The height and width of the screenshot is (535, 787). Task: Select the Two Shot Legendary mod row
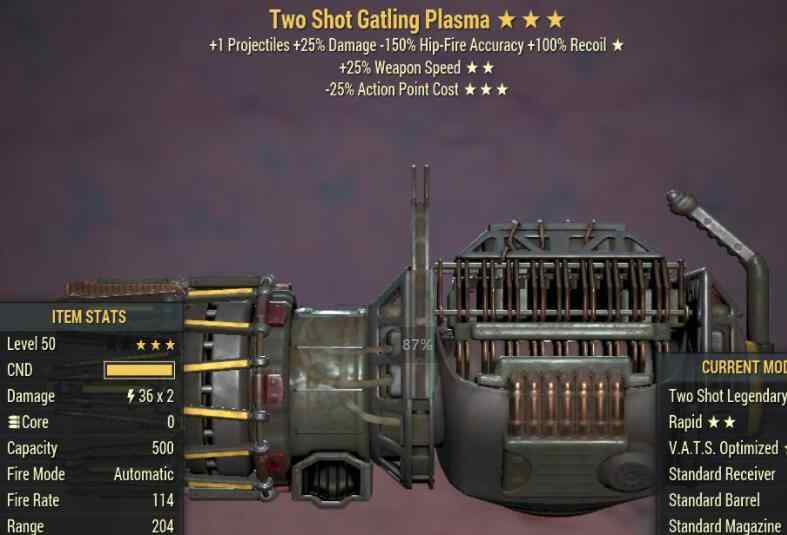(727, 396)
